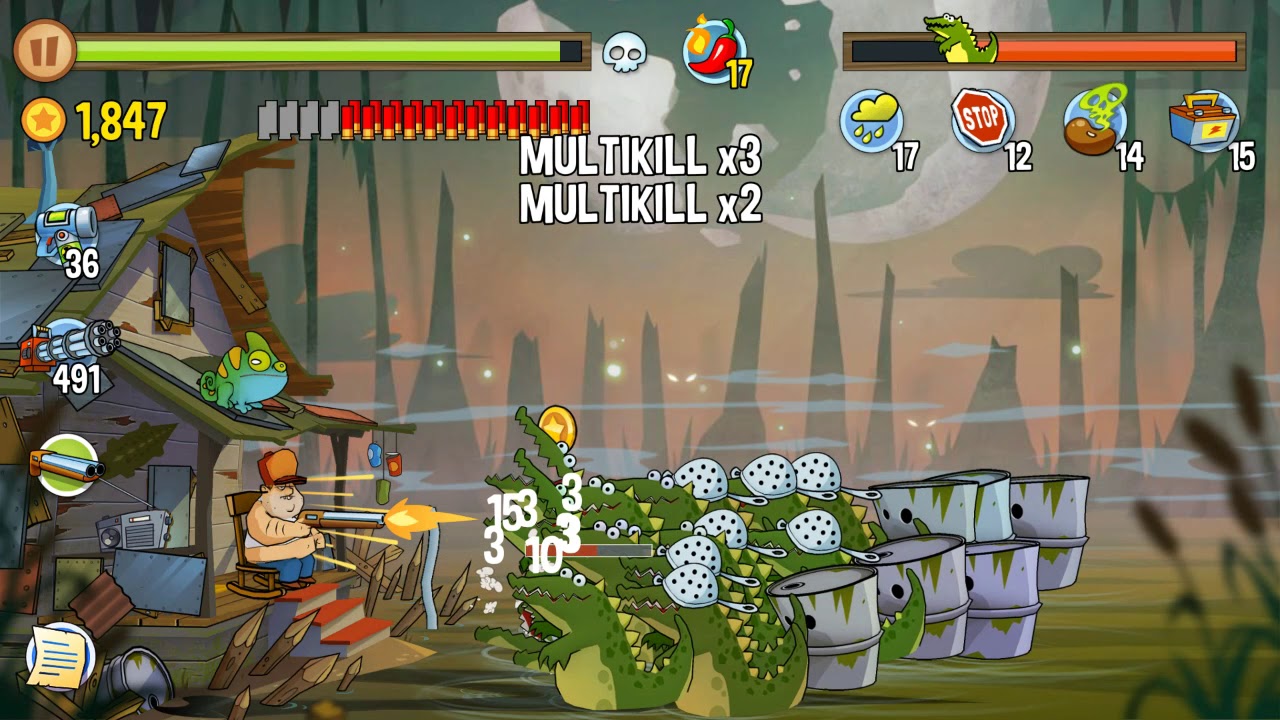Open the notes scroll icon
This screenshot has width=1280, height=720.
60,656
